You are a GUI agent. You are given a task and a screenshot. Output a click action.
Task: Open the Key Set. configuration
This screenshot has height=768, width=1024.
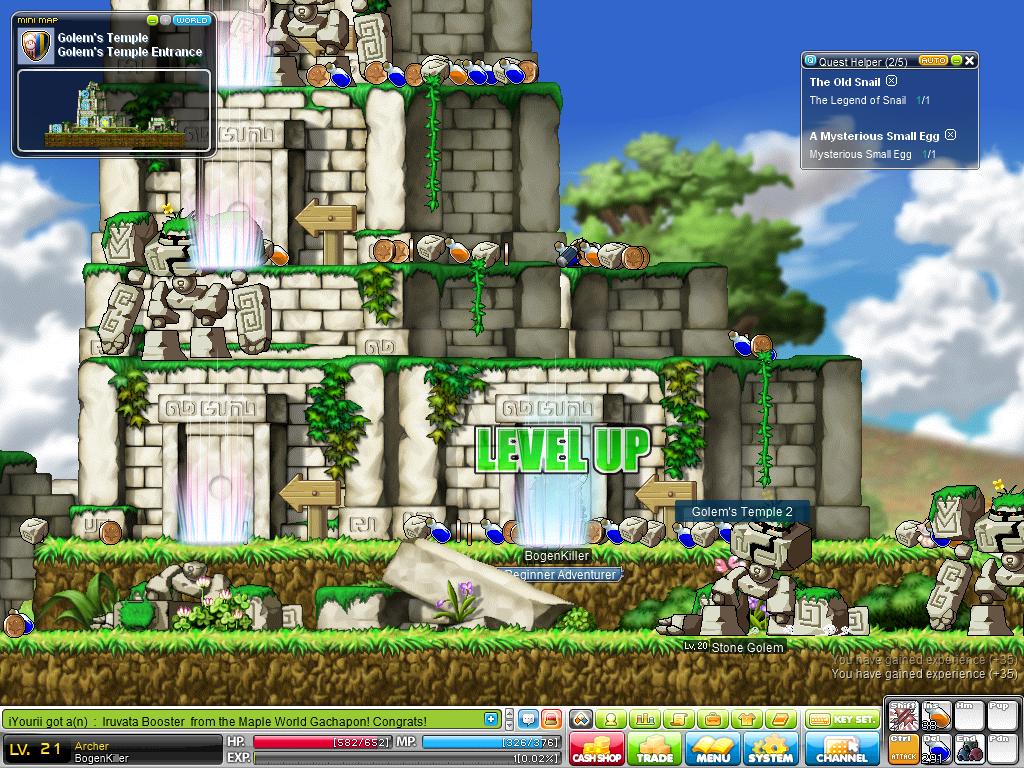point(842,719)
